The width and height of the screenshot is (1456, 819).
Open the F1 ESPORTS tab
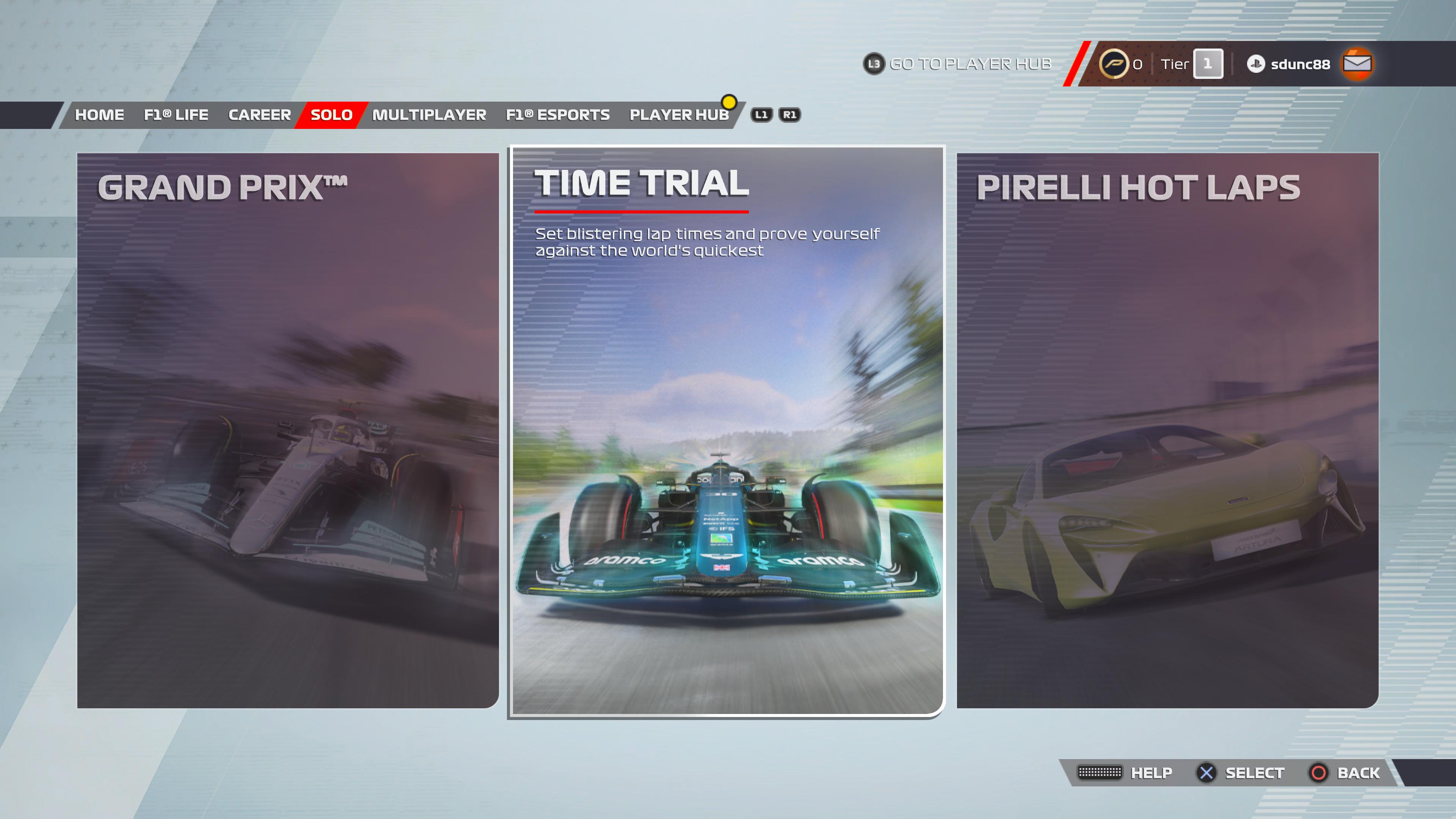pos(557,115)
